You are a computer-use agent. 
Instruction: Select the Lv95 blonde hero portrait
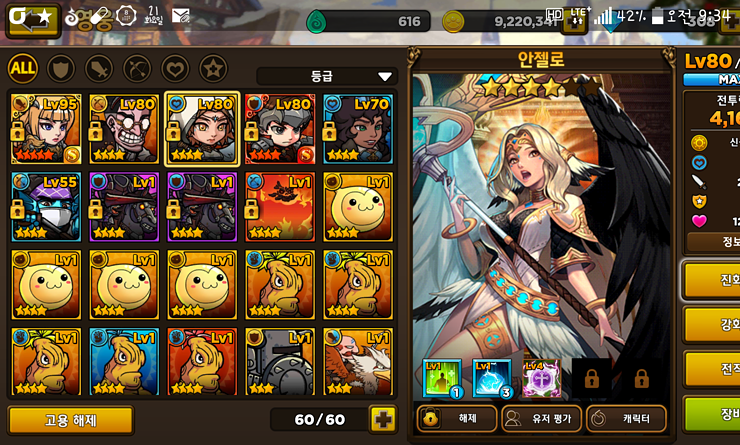[x=46, y=129]
